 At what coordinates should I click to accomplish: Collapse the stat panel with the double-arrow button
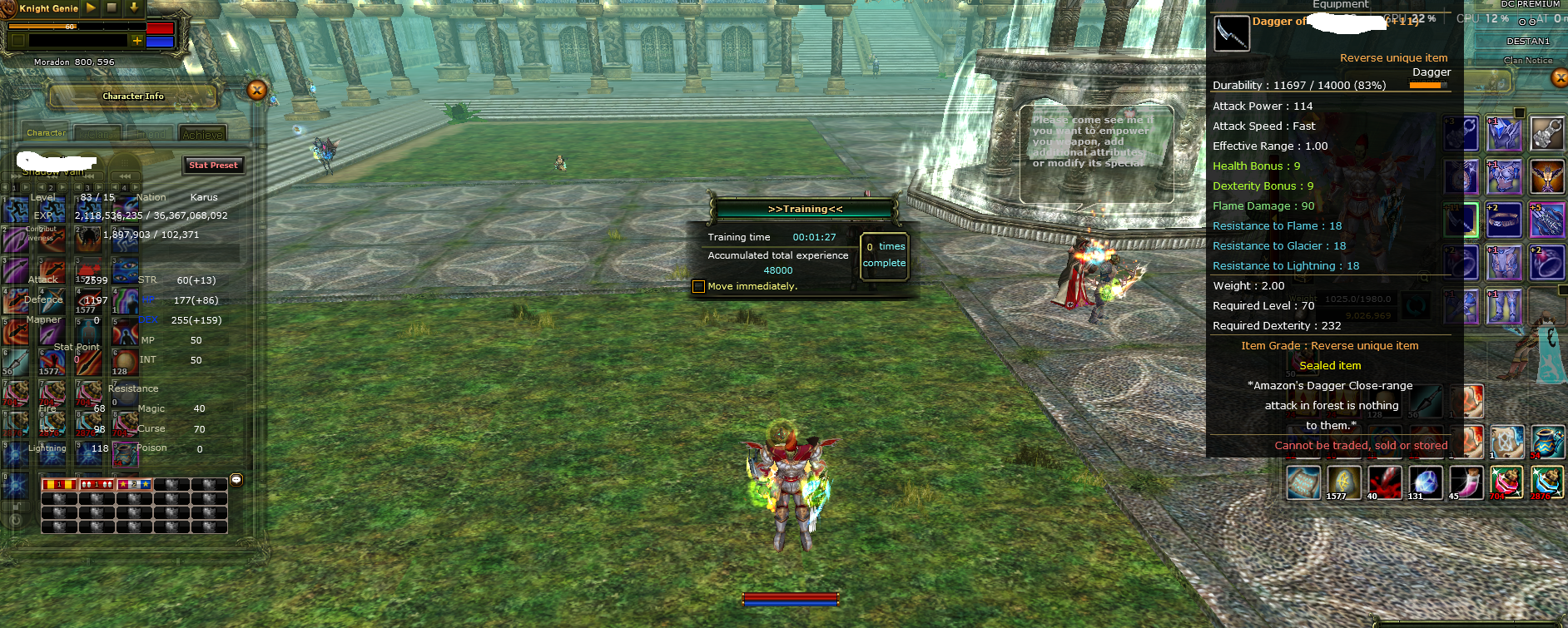[x=125, y=176]
